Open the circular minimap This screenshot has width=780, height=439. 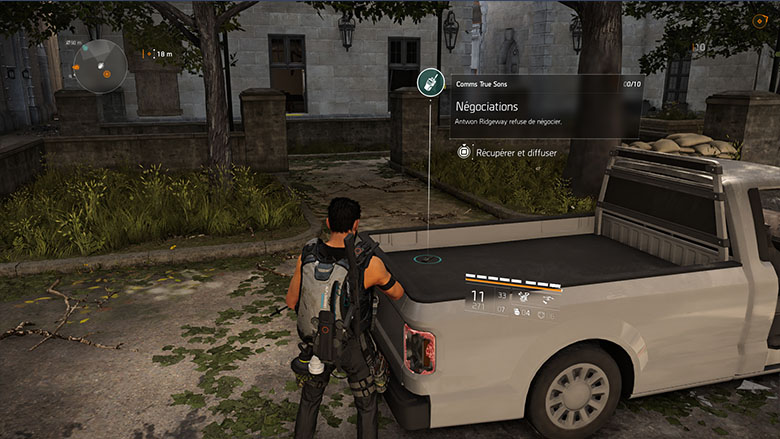(x=101, y=66)
